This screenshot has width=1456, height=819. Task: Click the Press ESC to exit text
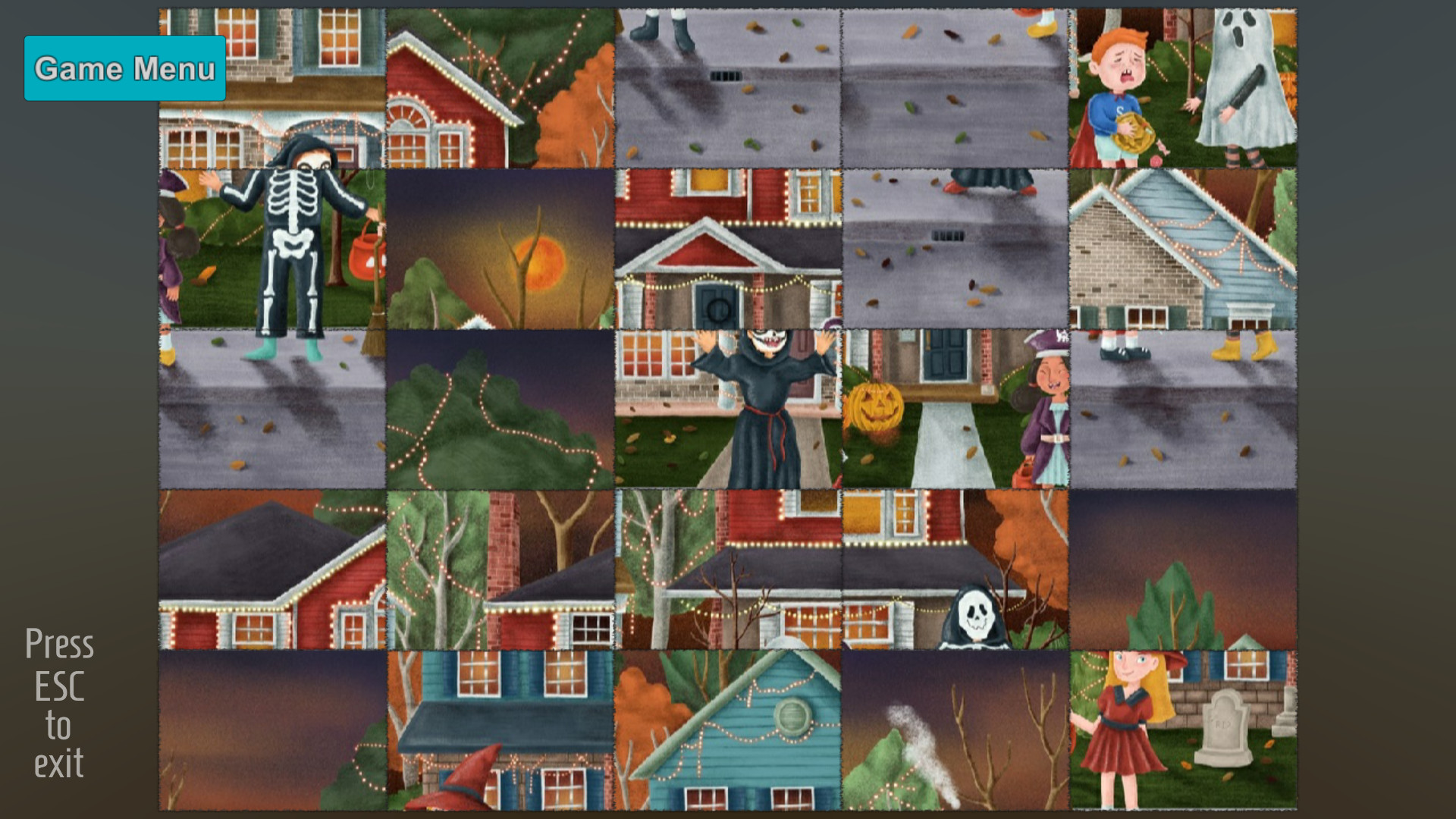coord(59,704)
